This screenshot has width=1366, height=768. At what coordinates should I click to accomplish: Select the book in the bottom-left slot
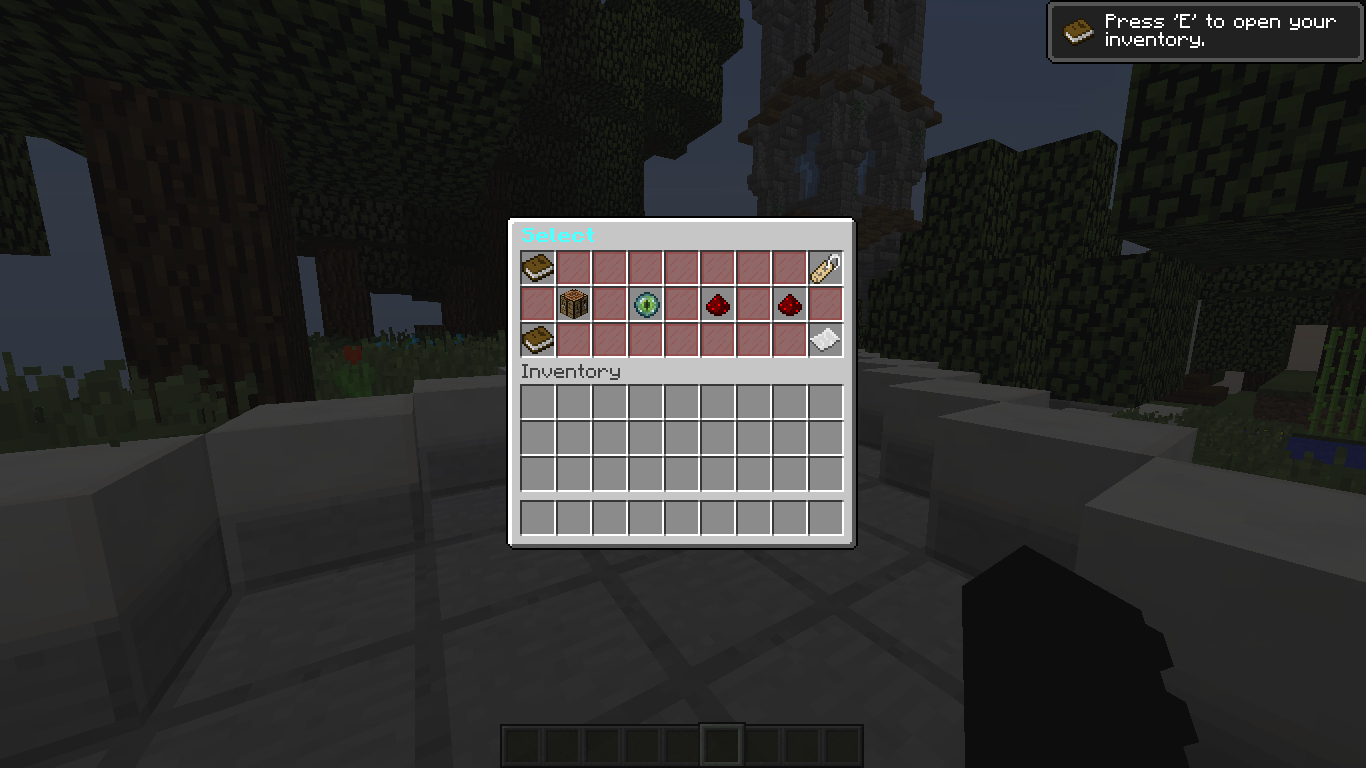[x=537, y=340]
